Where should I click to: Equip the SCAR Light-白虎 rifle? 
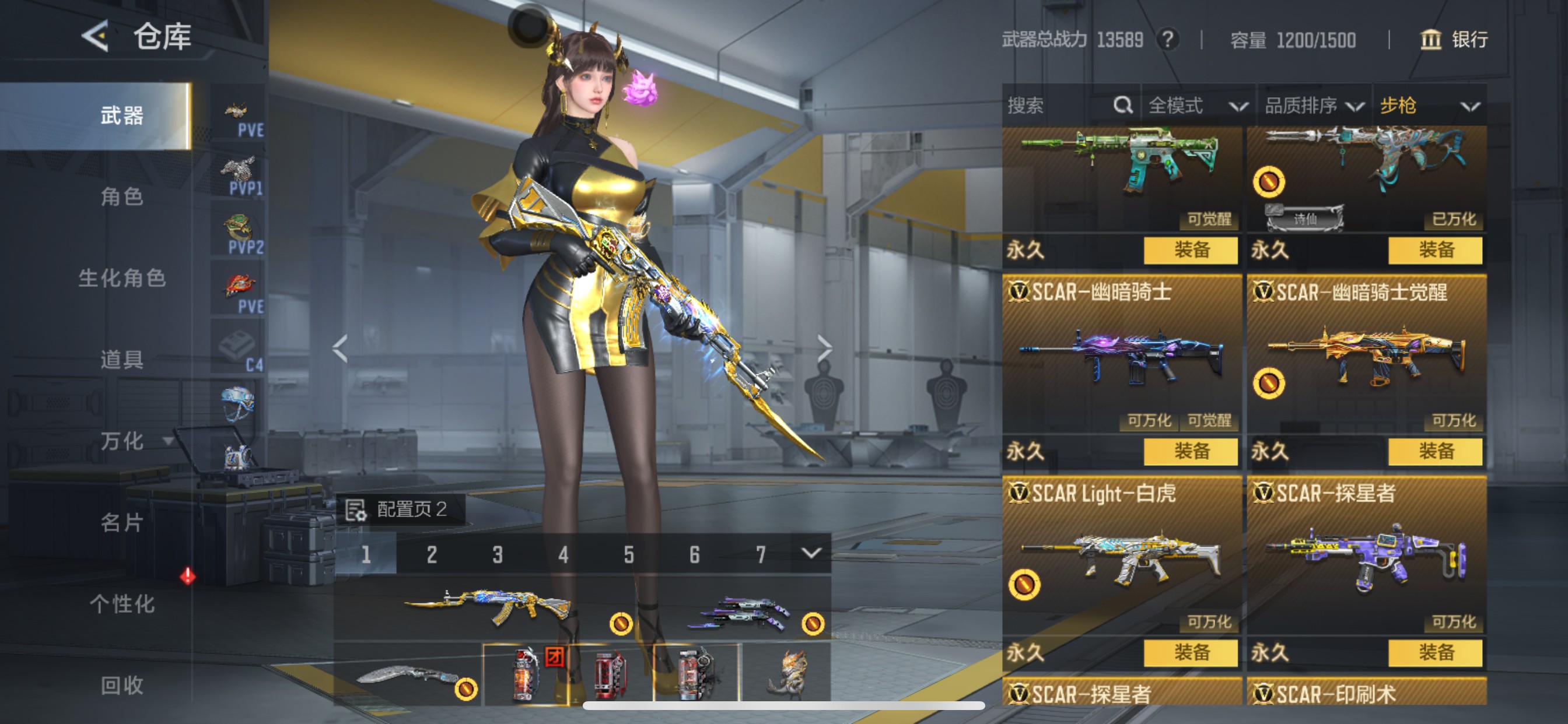point(1190,653)
